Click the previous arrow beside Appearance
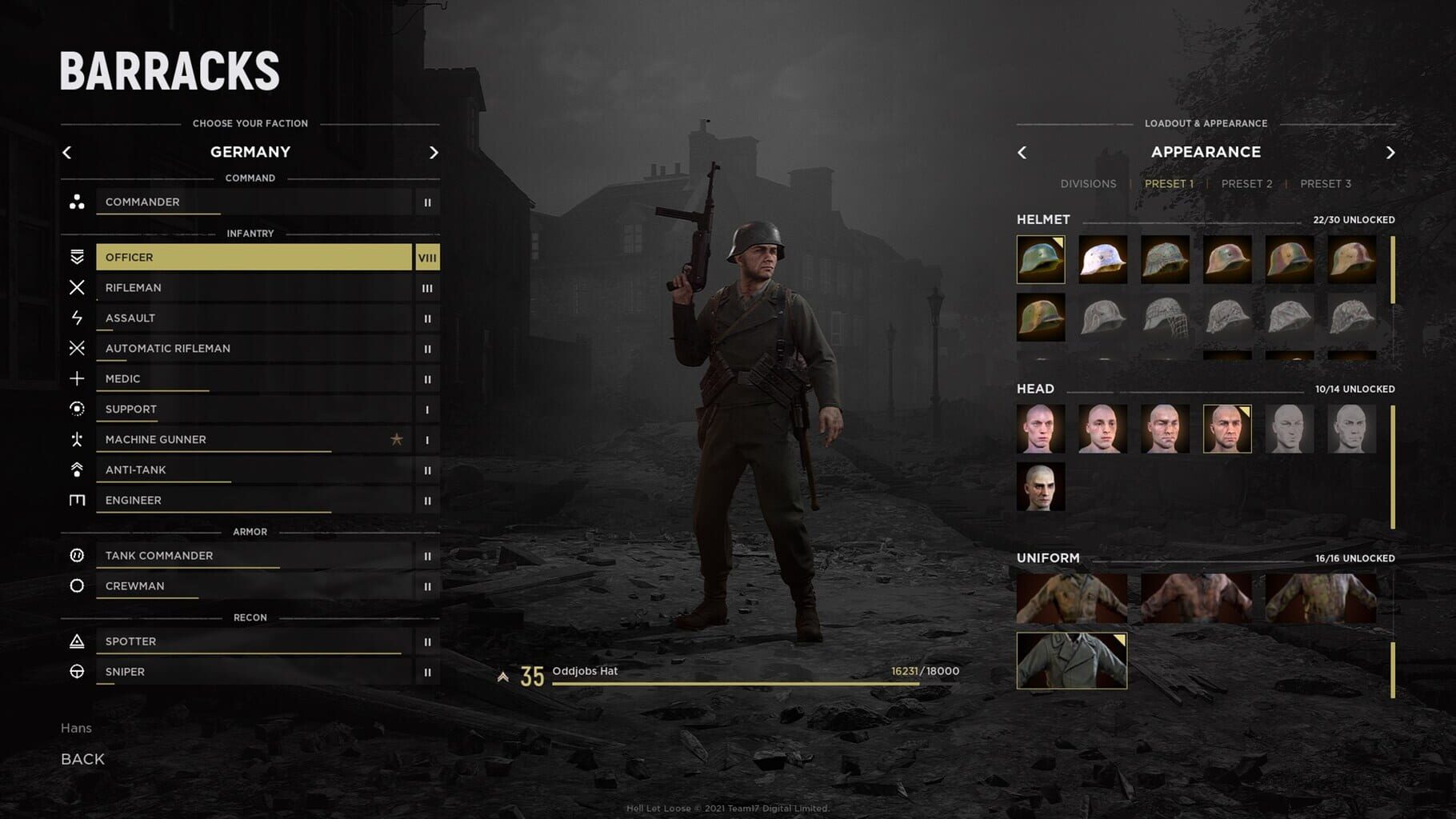This screenshot has height=819, width=1456. point(1022,152)
